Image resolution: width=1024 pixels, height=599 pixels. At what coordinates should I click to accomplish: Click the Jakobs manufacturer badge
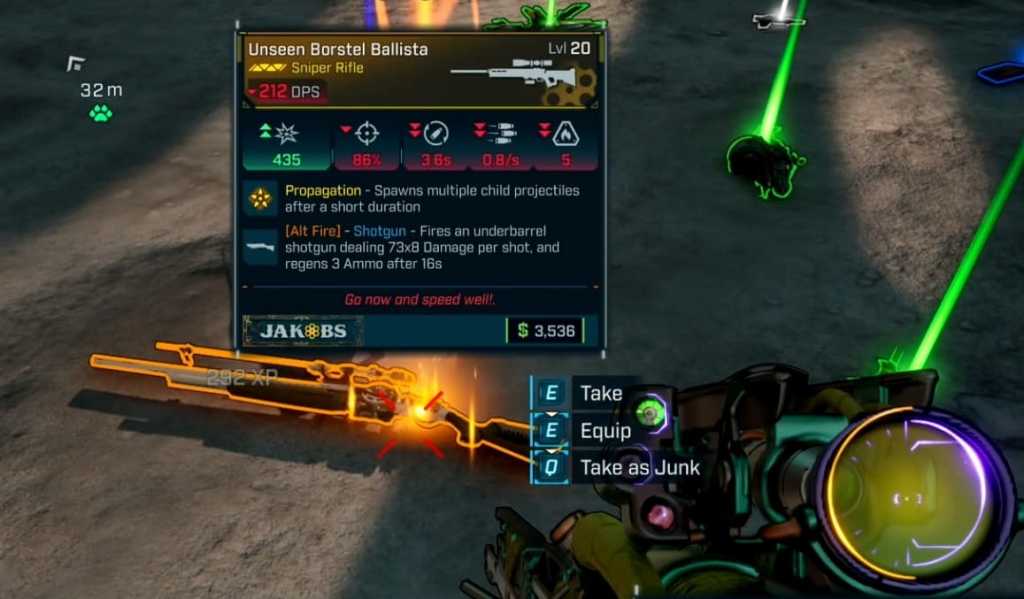pos(303,330)
